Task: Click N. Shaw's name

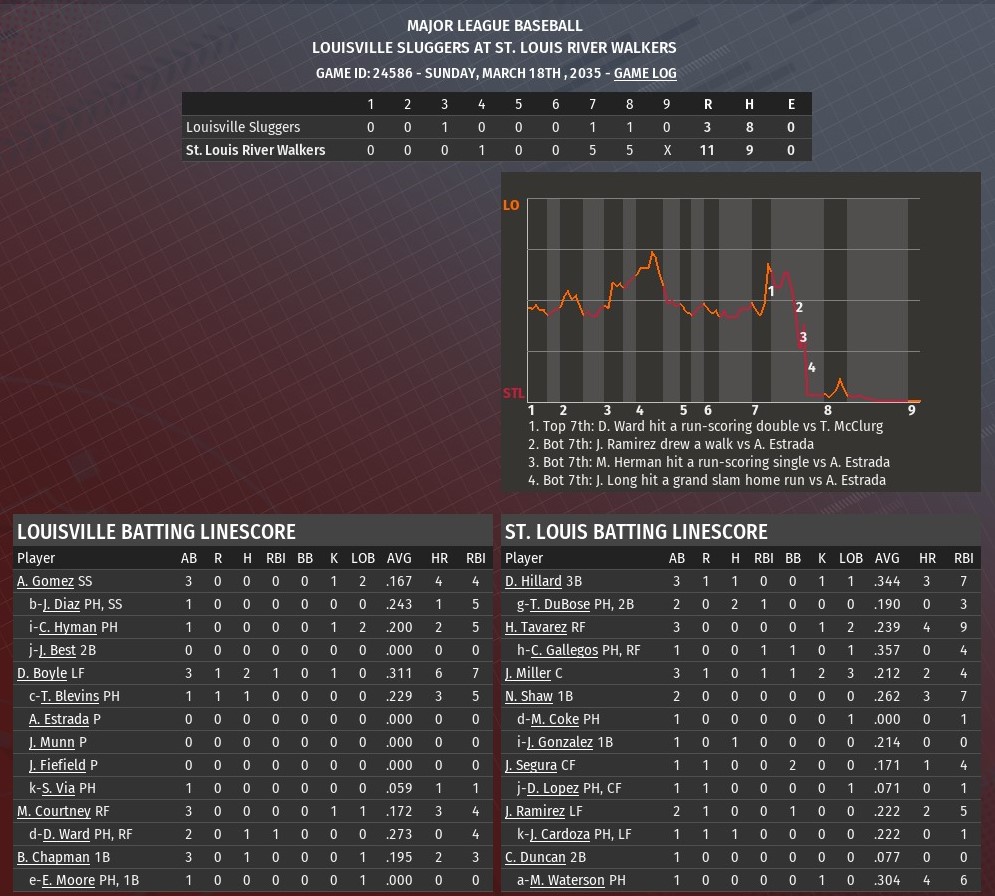Action: point(529,696)
